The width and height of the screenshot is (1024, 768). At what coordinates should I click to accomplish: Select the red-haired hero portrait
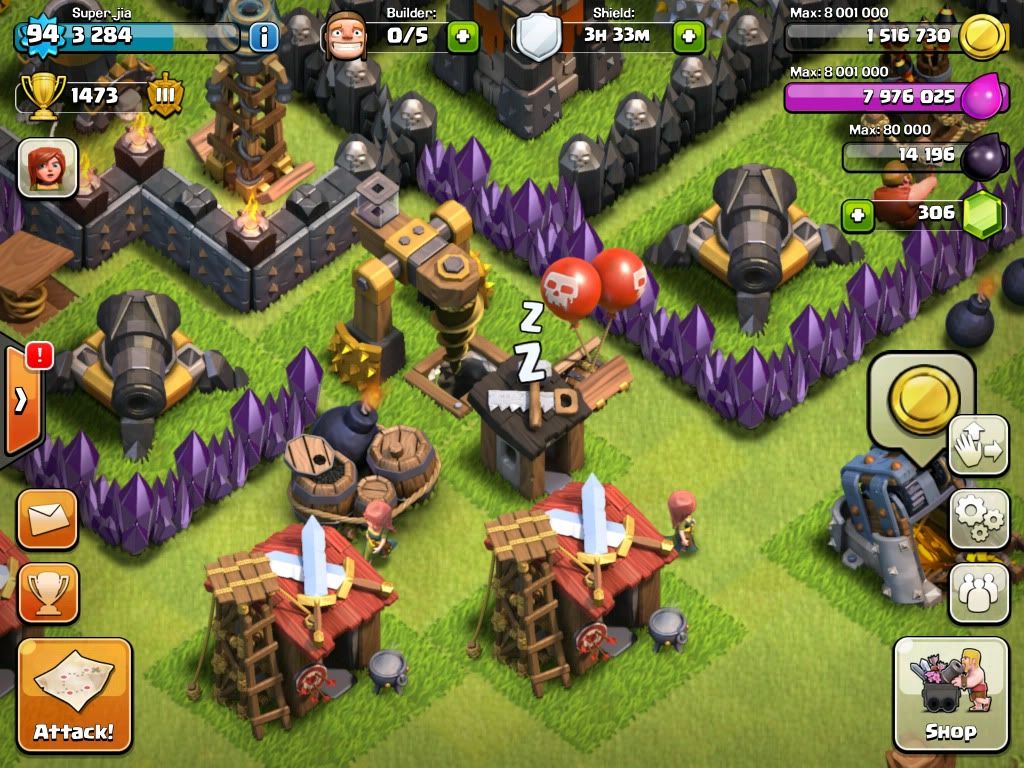pos(47,165)
